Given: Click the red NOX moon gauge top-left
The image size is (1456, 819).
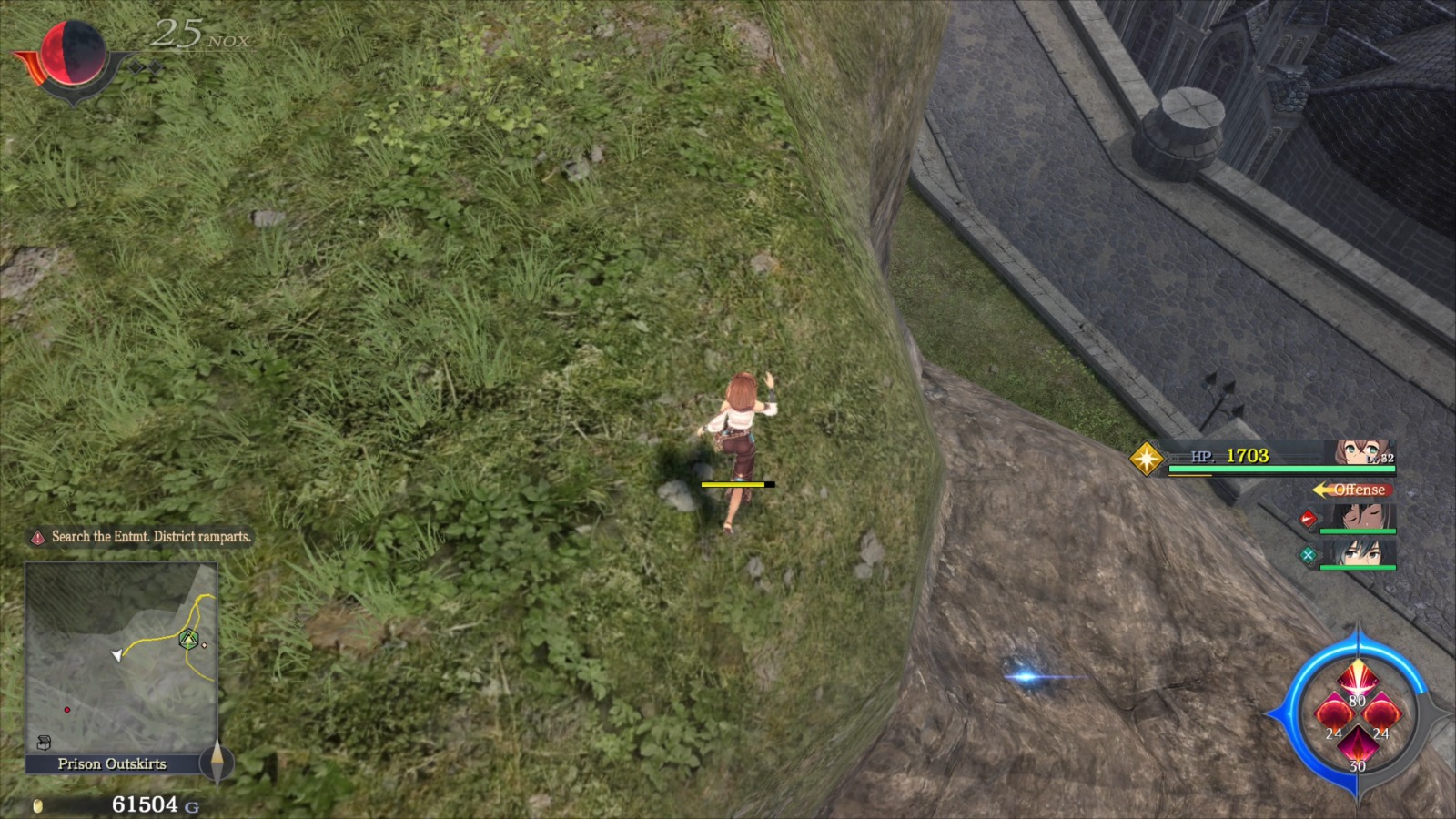Looking at the screenshot, I should click(73, 55).
